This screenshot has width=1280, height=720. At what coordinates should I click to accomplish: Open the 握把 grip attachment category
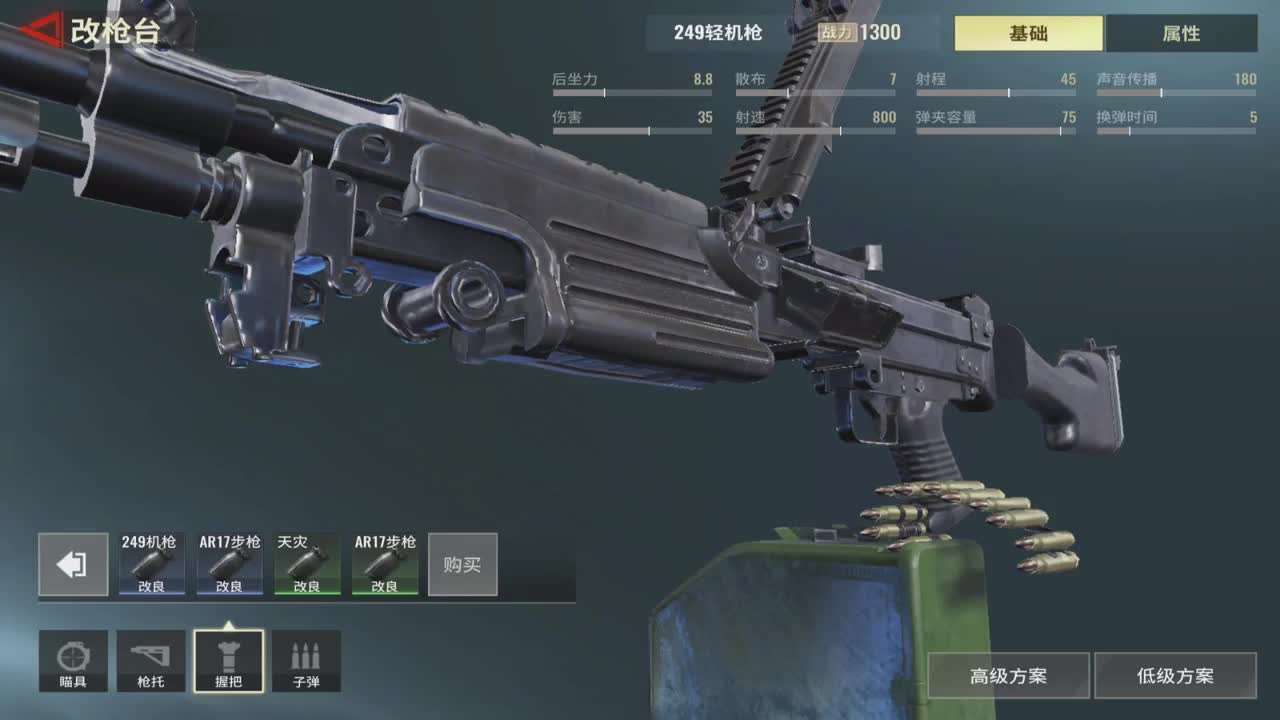(228, 660)
